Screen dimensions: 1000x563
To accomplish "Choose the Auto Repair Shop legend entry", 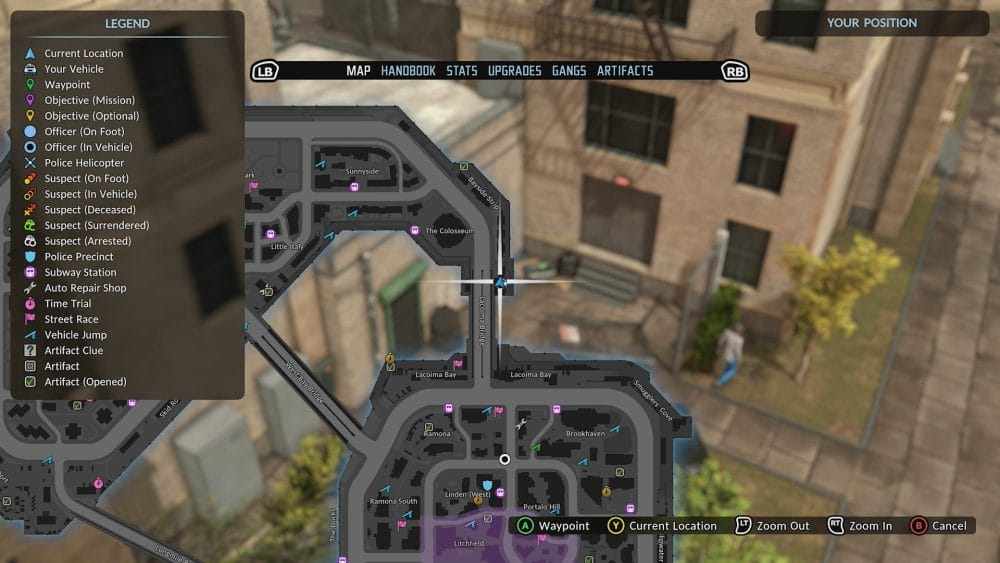I will (85, 288).
